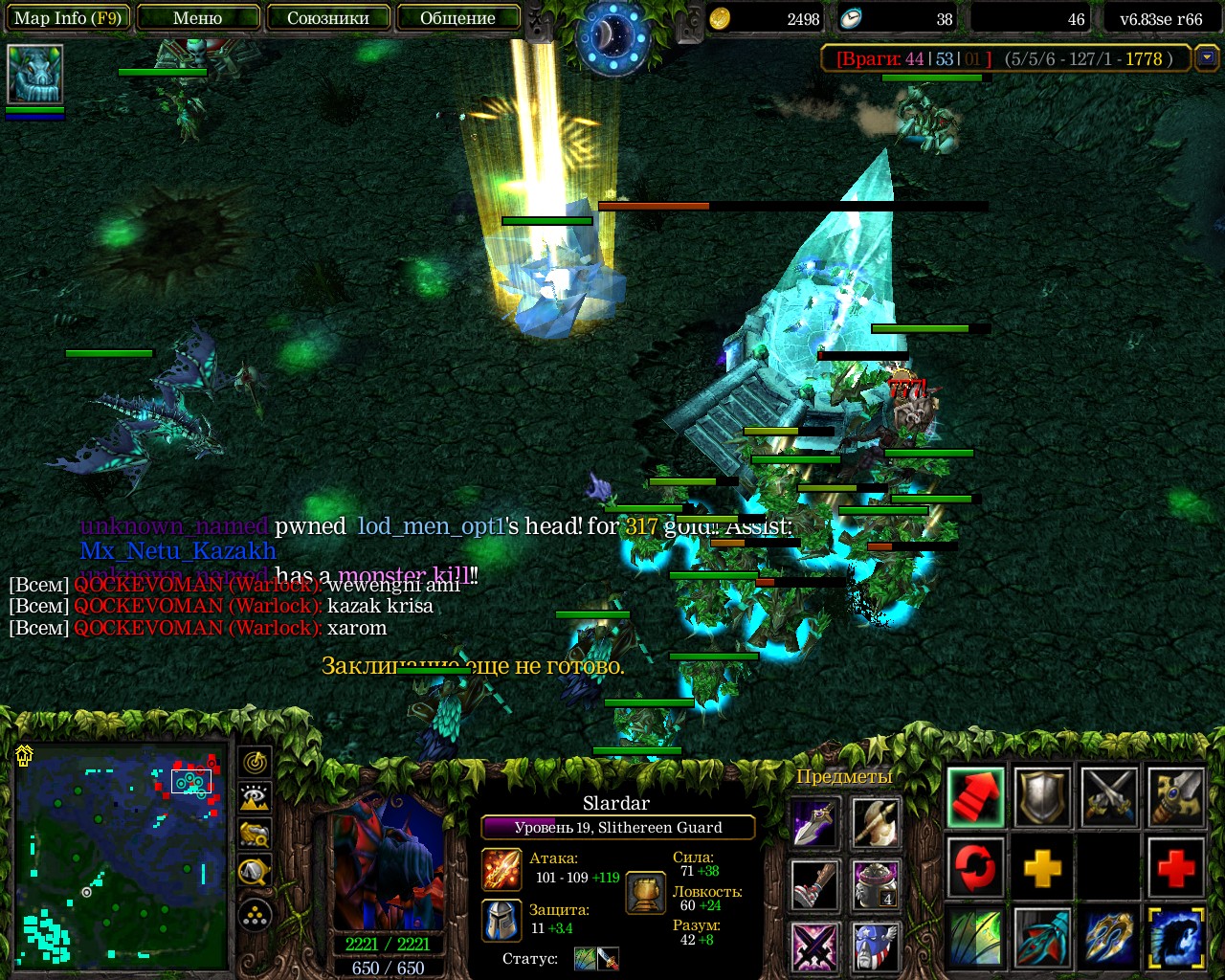Open the Общение chat log menu
Screen dimensions: 1225x980
point(457,18)
